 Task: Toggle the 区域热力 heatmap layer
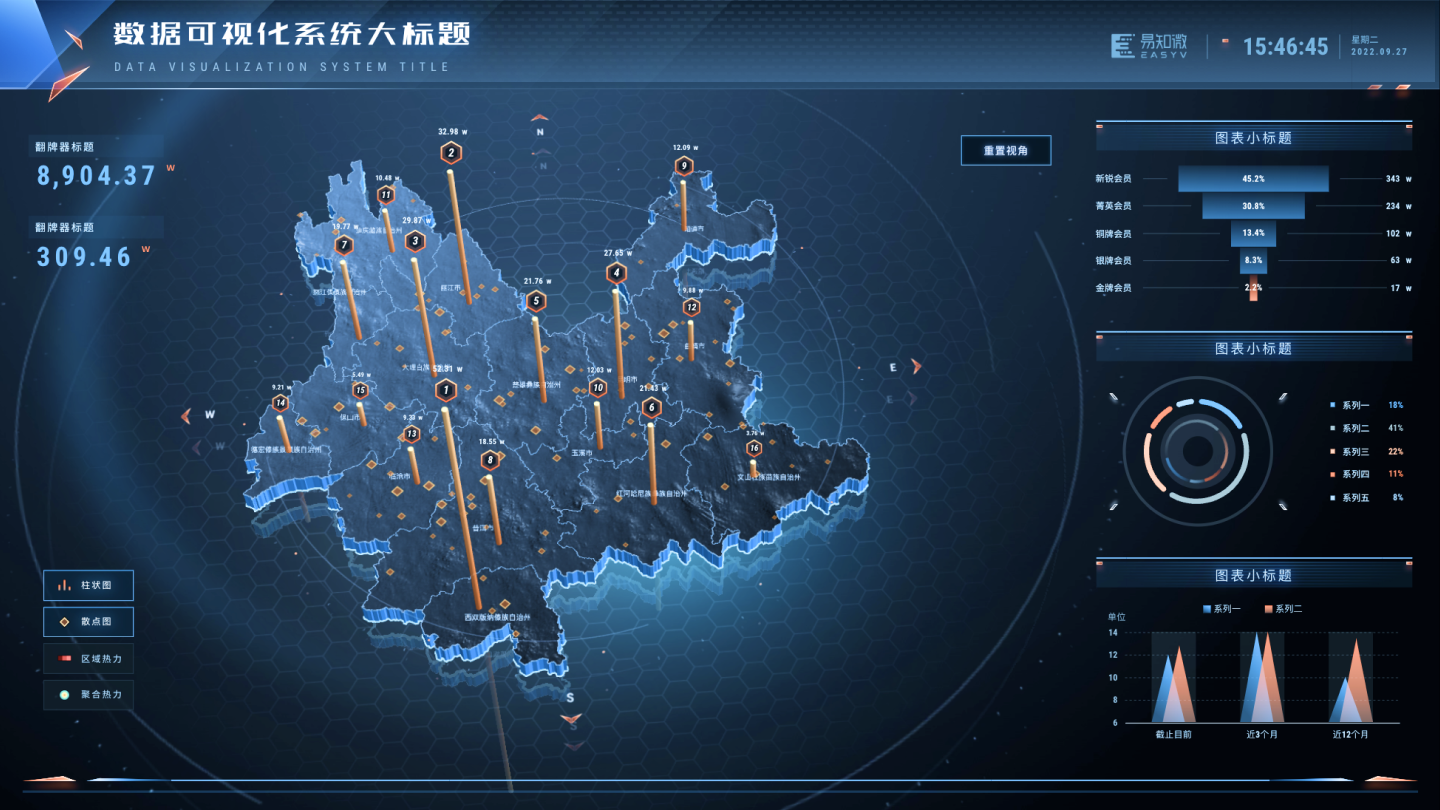pos(88,659)
